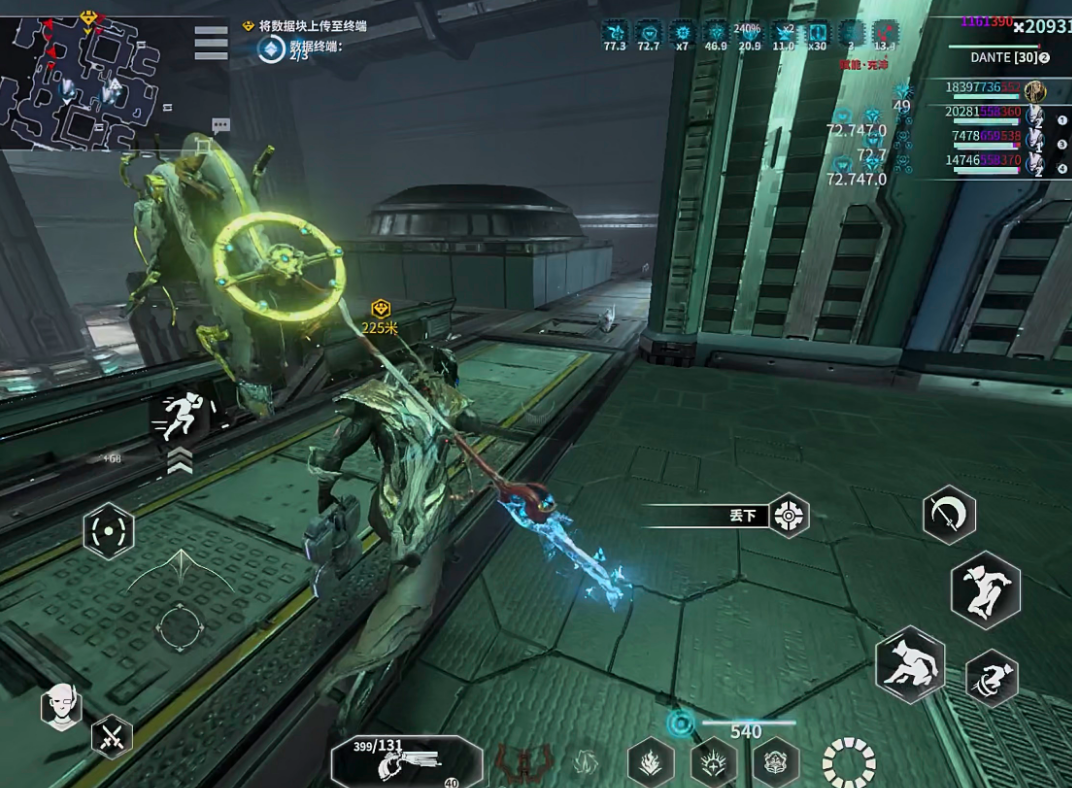The image size is (1072, 788).
Task: Tap the crossed-swords melee switch button
Action: [x=112, y=738]
